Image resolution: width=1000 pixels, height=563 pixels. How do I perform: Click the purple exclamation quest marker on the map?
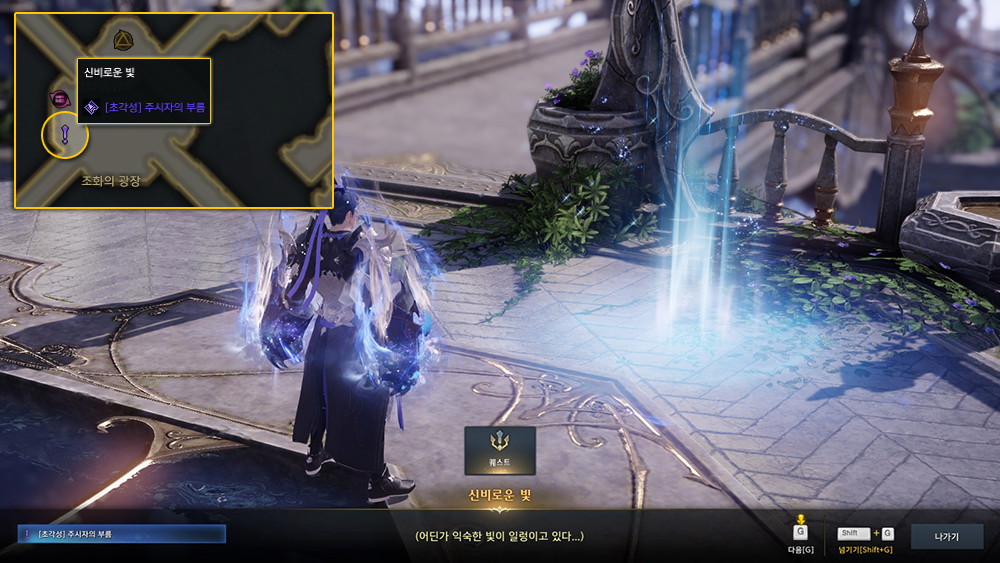[x=65, y=135]
